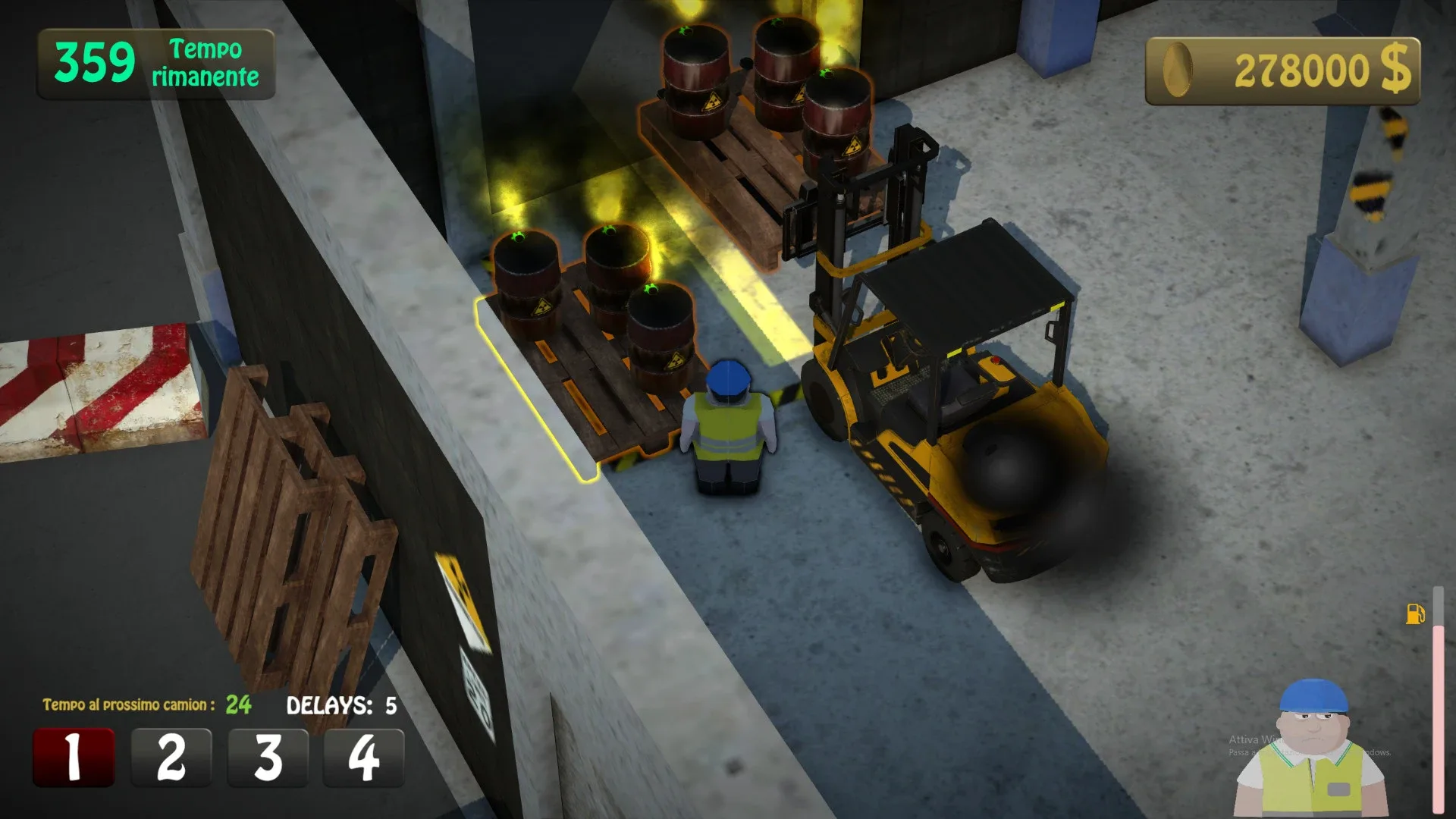Choose truck slot button 3
This screenshot has width=1456, height=819.
tap(267, 755)
